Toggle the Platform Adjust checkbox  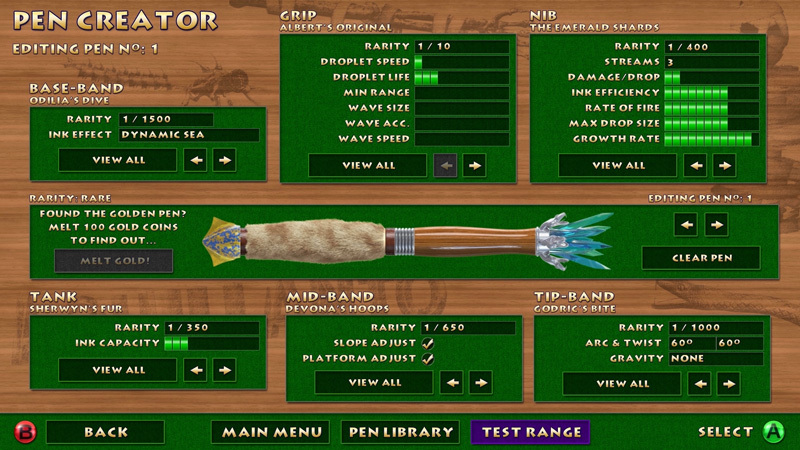pos(428,358)
